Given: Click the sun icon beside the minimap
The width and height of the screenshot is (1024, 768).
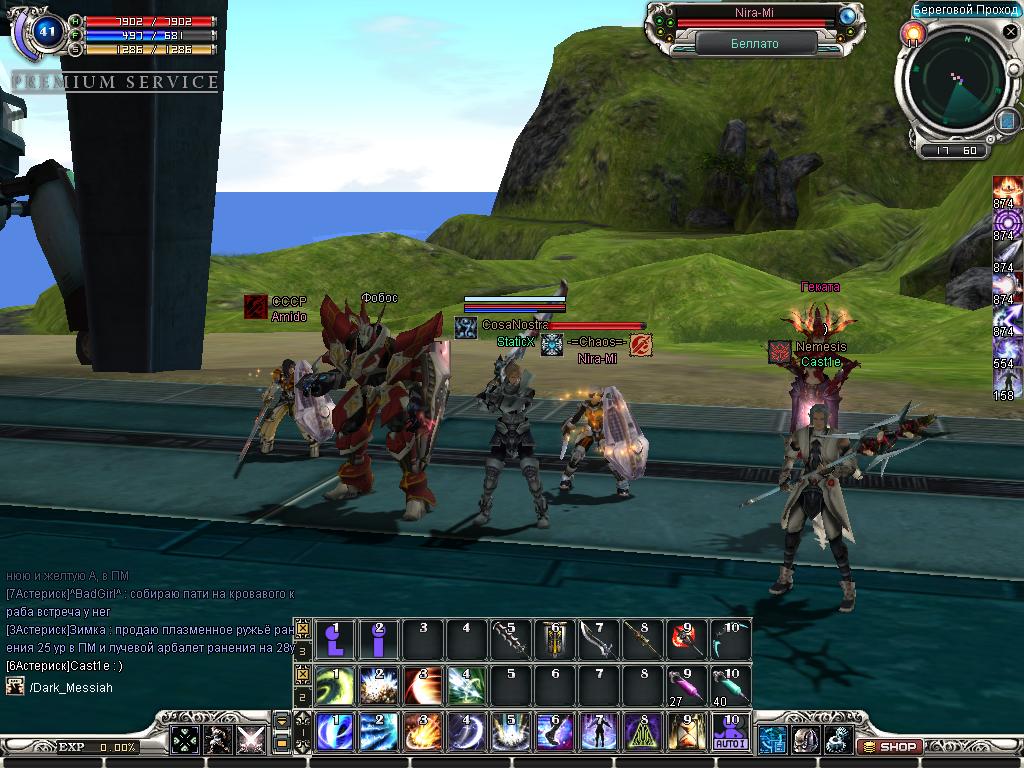Looking at the screenshot, I should click(912, 34).
